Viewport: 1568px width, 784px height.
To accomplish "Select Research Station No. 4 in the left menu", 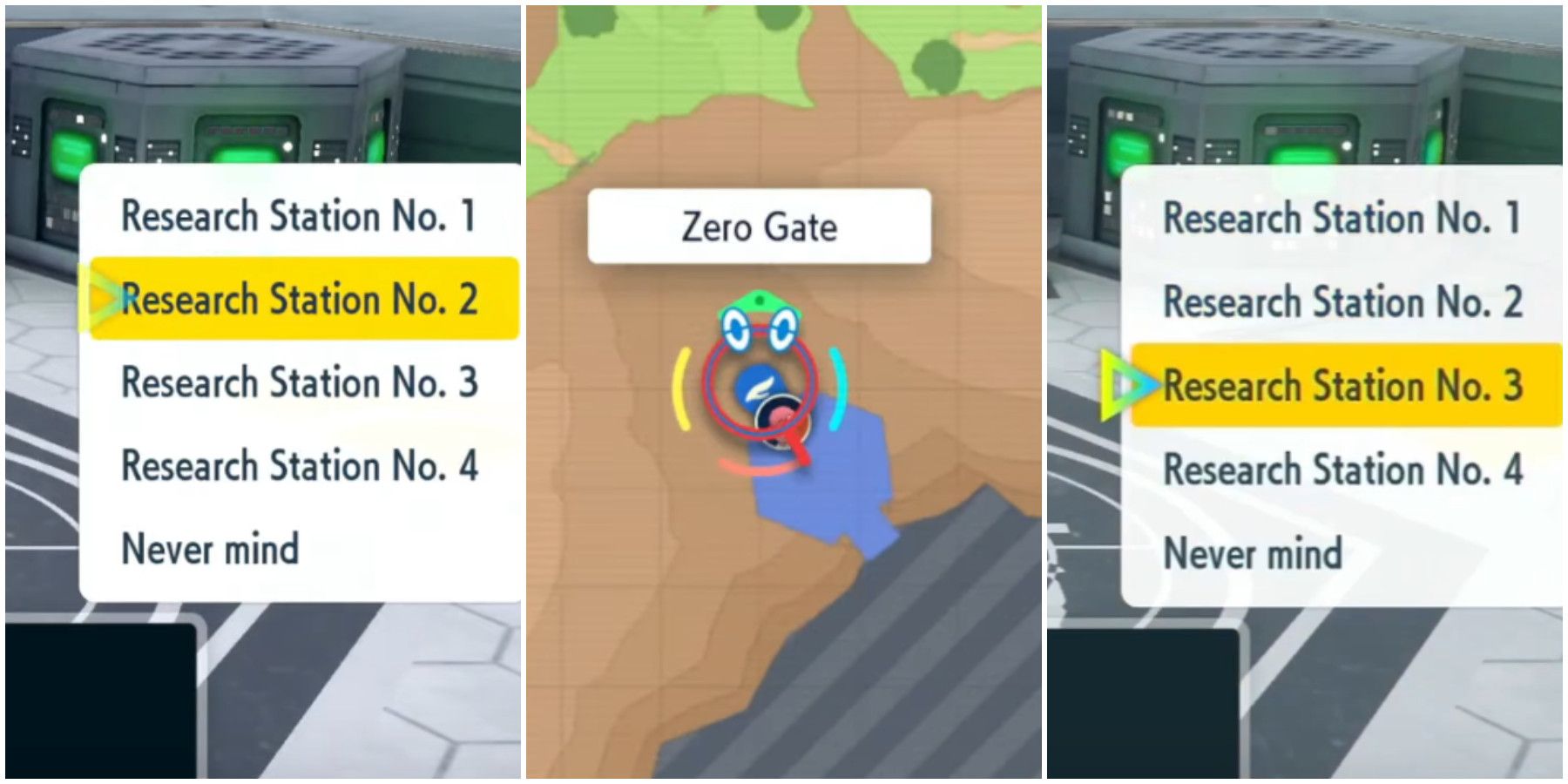I will point(301,466).
